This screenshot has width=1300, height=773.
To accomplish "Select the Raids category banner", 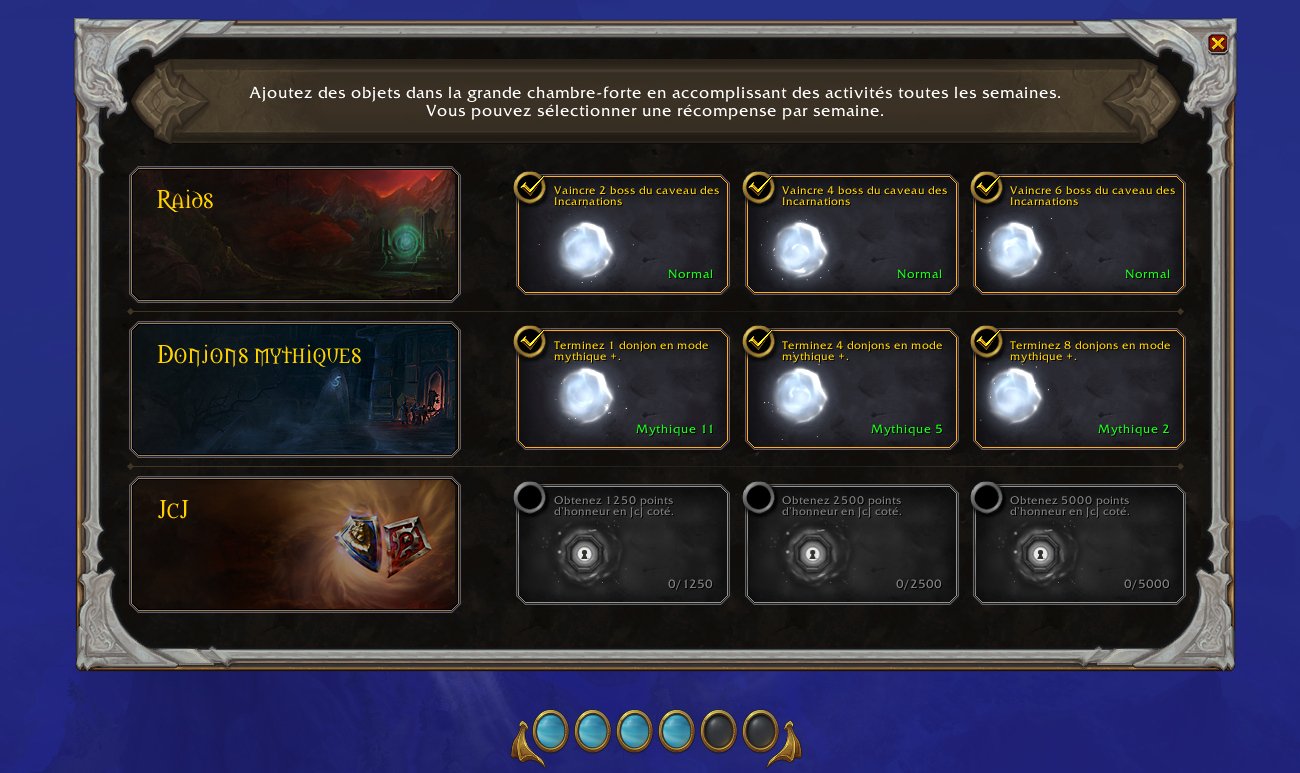I will [295, 235].
